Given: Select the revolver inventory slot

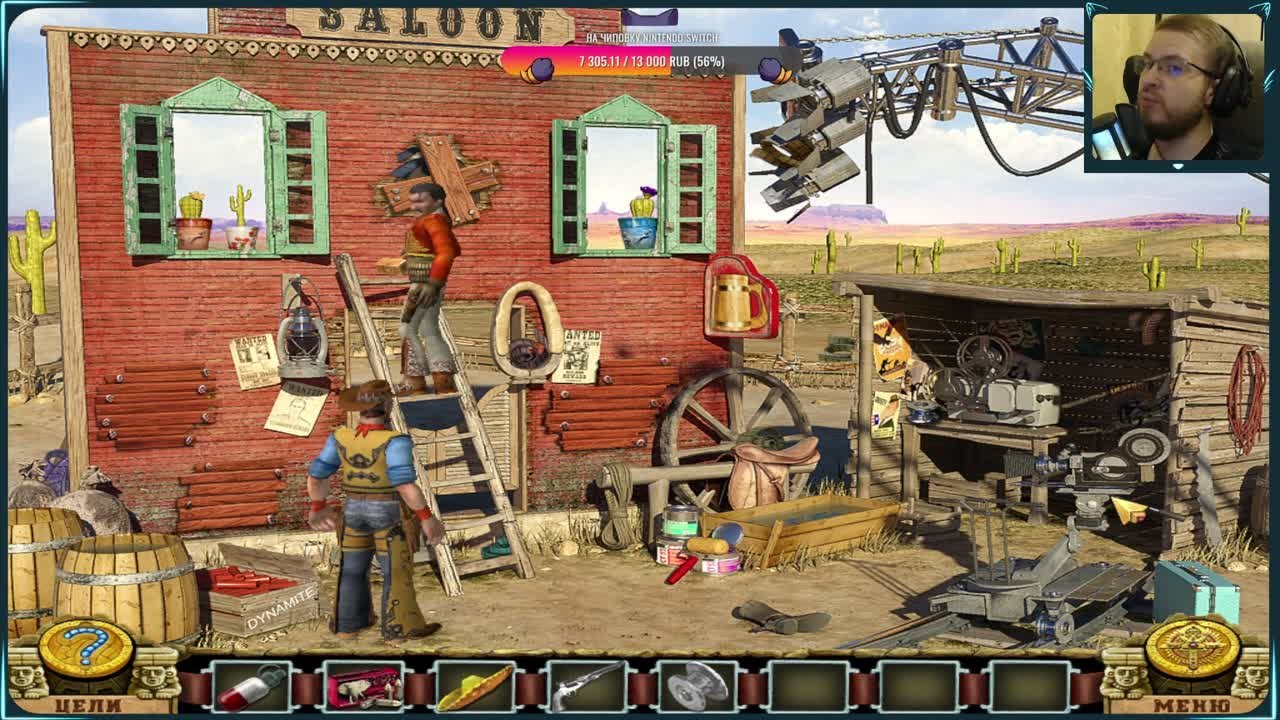Looking at the screenshot, I should (x=587, y=688).
